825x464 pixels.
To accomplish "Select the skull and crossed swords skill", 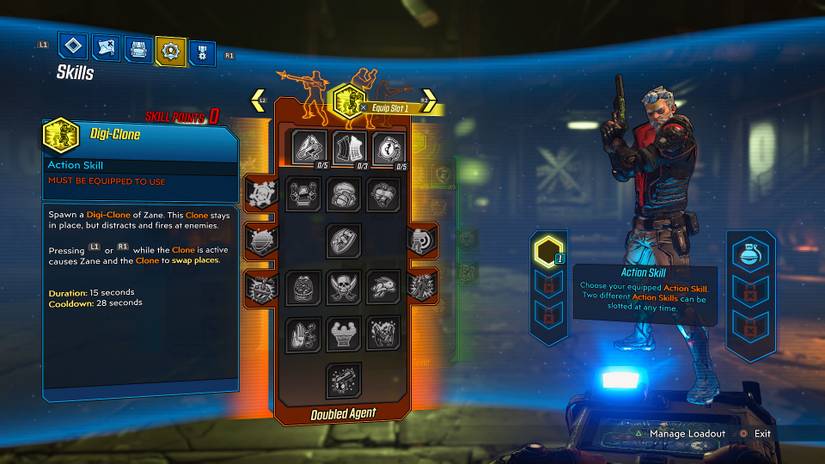I will click(x=343, y=288).
